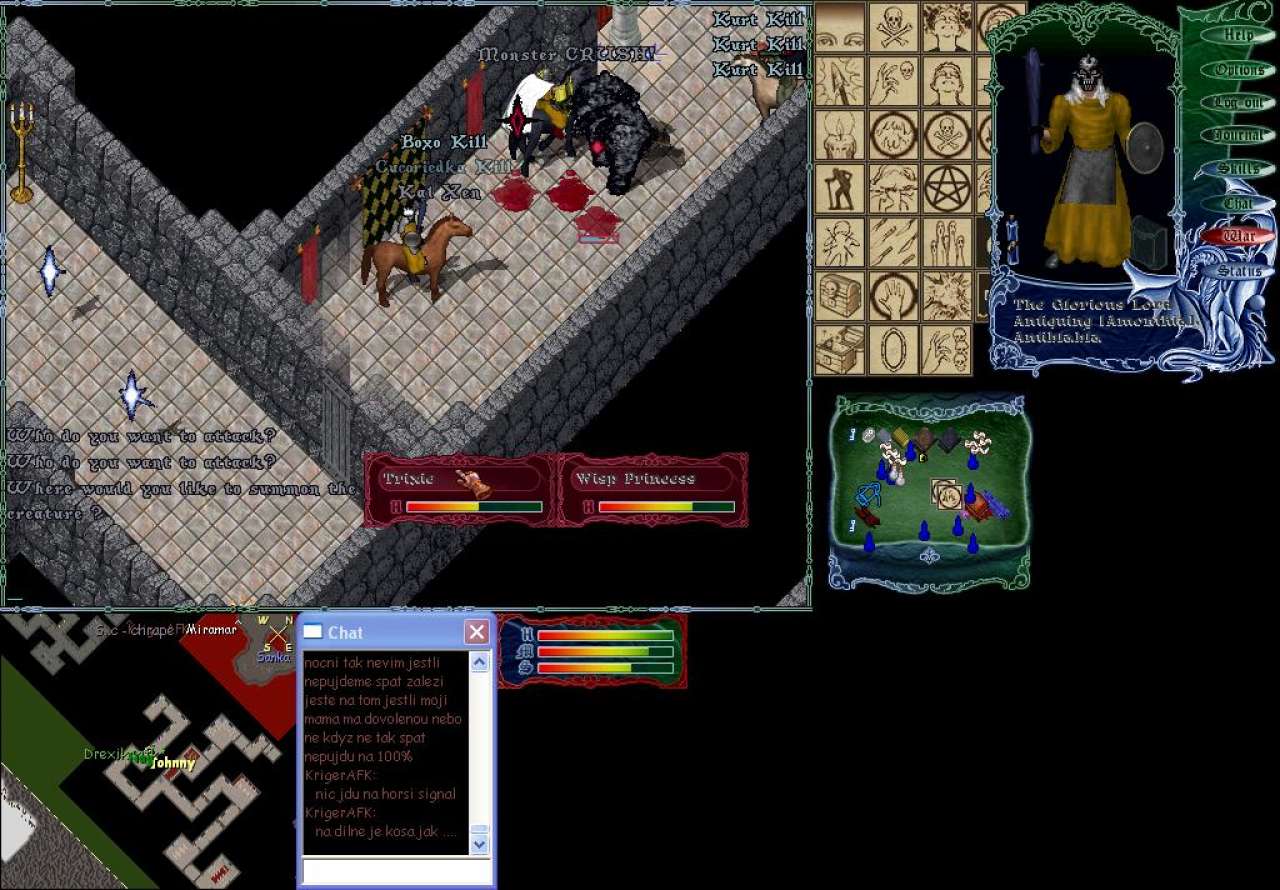Screen dimensions: 1280x890
Task: Click the skull-marked treasure chest icon
Action: click(x=840, y=296)
